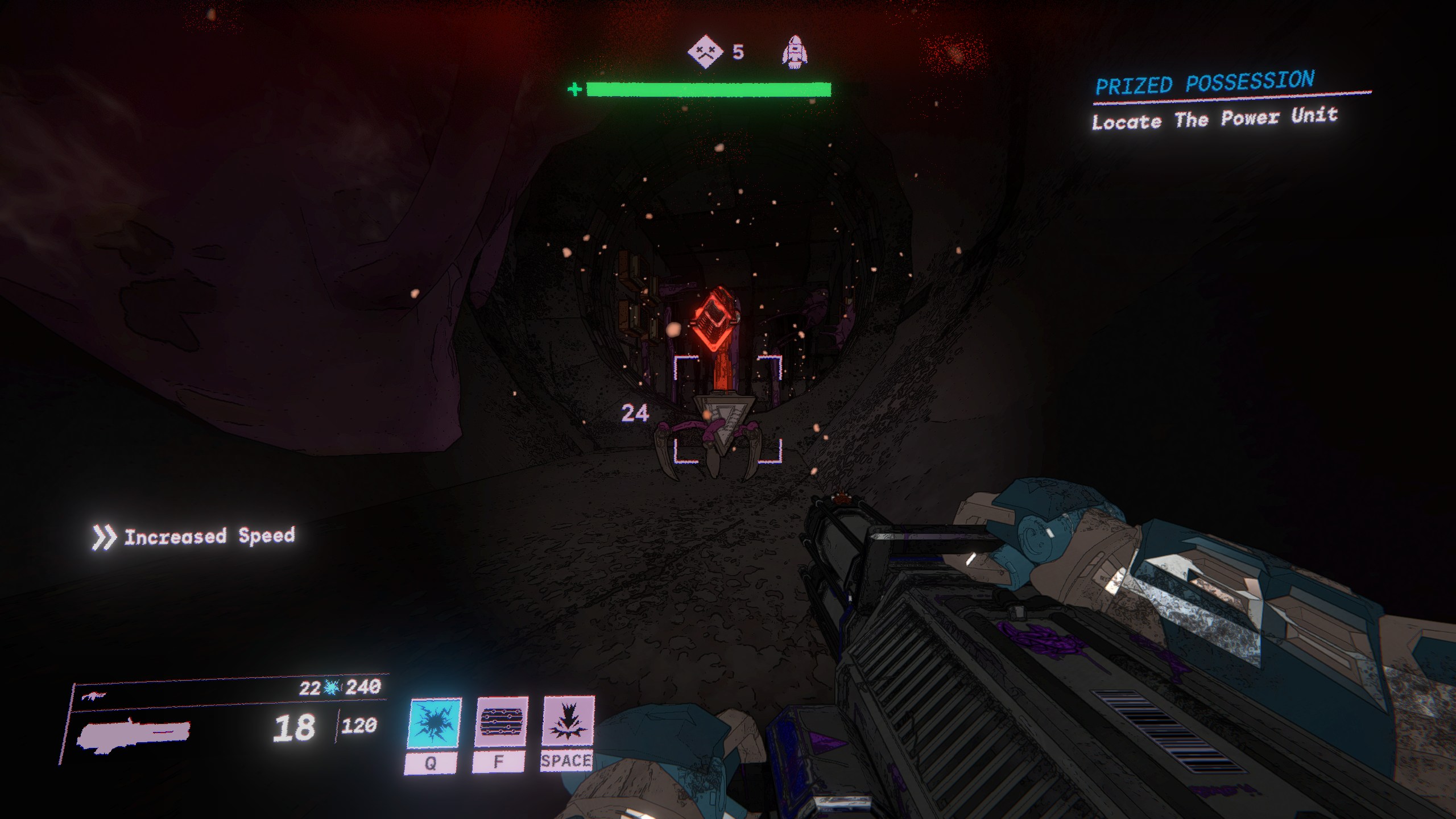Use the ground slam impact ability
The image size is (1456, 819).
tap(568, 721)
